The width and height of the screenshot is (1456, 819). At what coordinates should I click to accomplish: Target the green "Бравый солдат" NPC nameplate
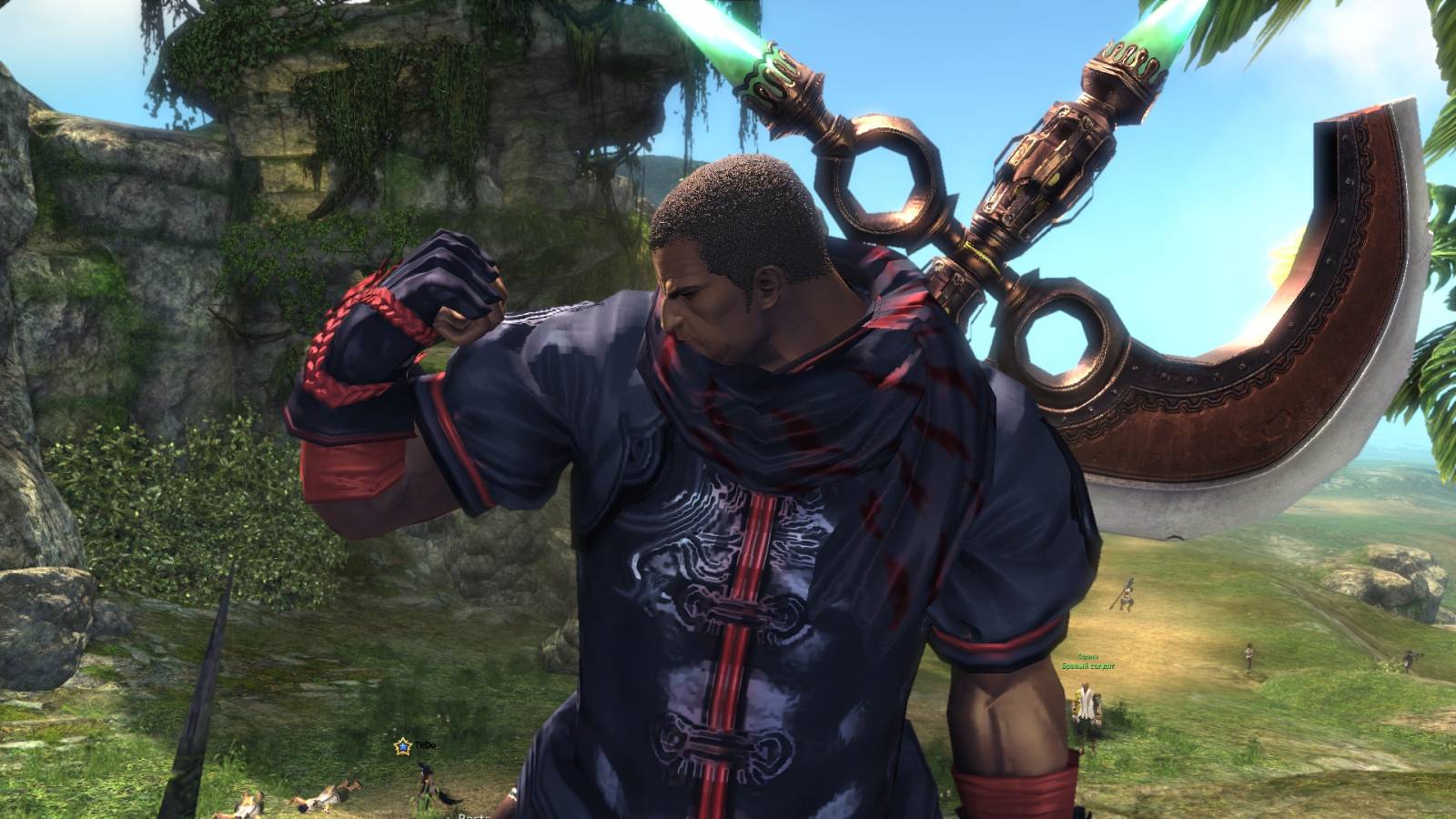coord(1087,666)
